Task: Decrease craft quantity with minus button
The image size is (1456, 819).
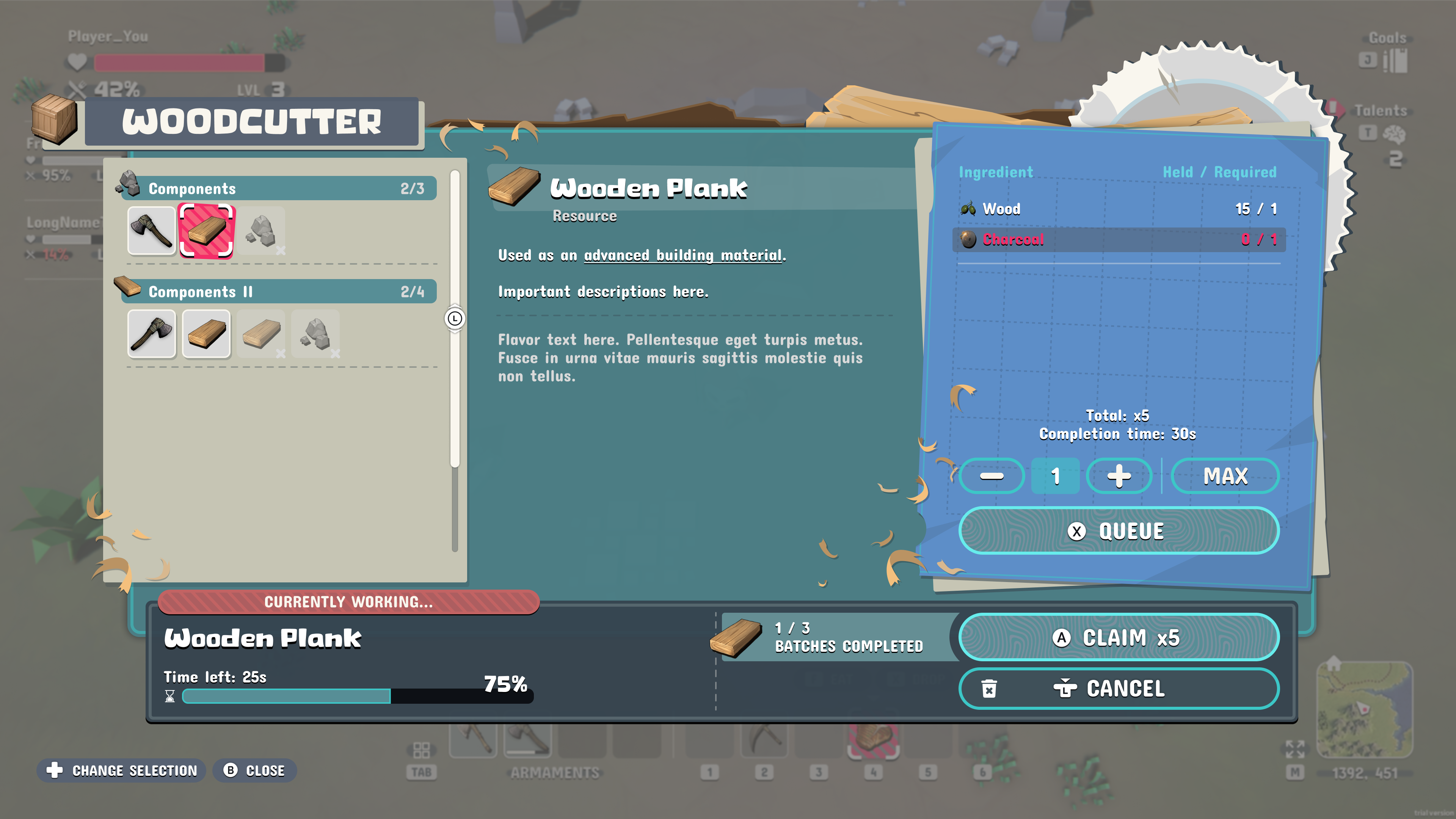Action: point(992,476)
